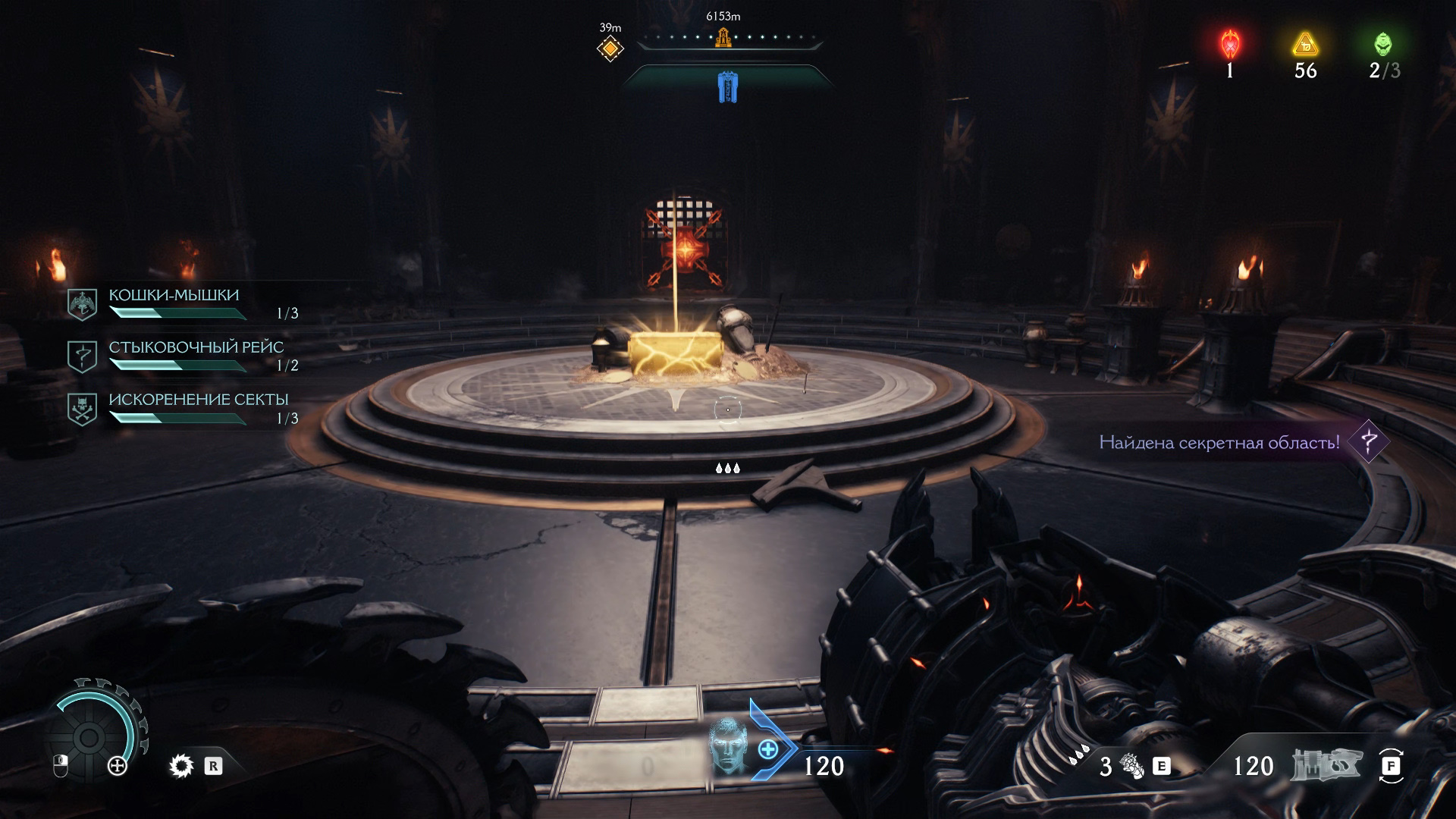Click the red demonic resource icon
1456x819 pixels.
tap(1229, 45)
